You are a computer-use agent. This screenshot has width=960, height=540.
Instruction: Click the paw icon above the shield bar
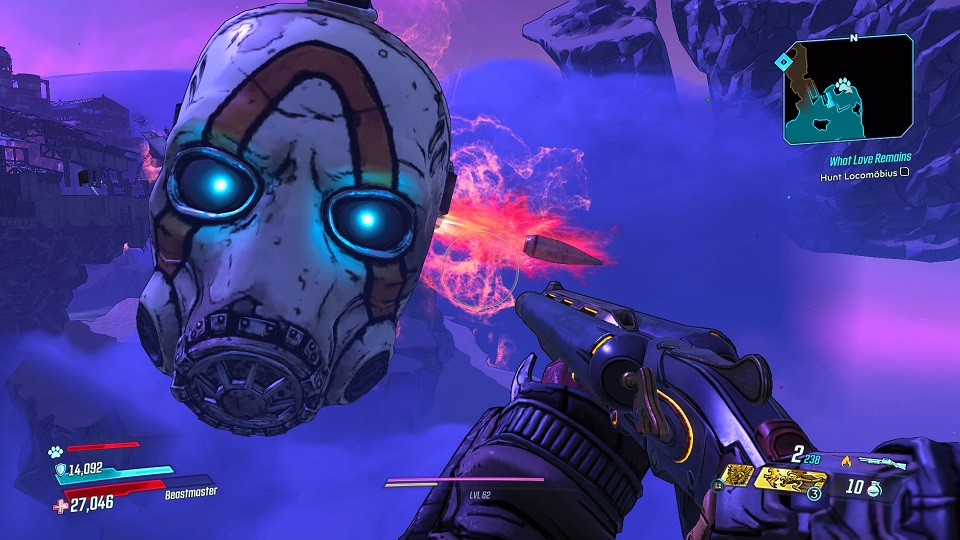[55, 451]
